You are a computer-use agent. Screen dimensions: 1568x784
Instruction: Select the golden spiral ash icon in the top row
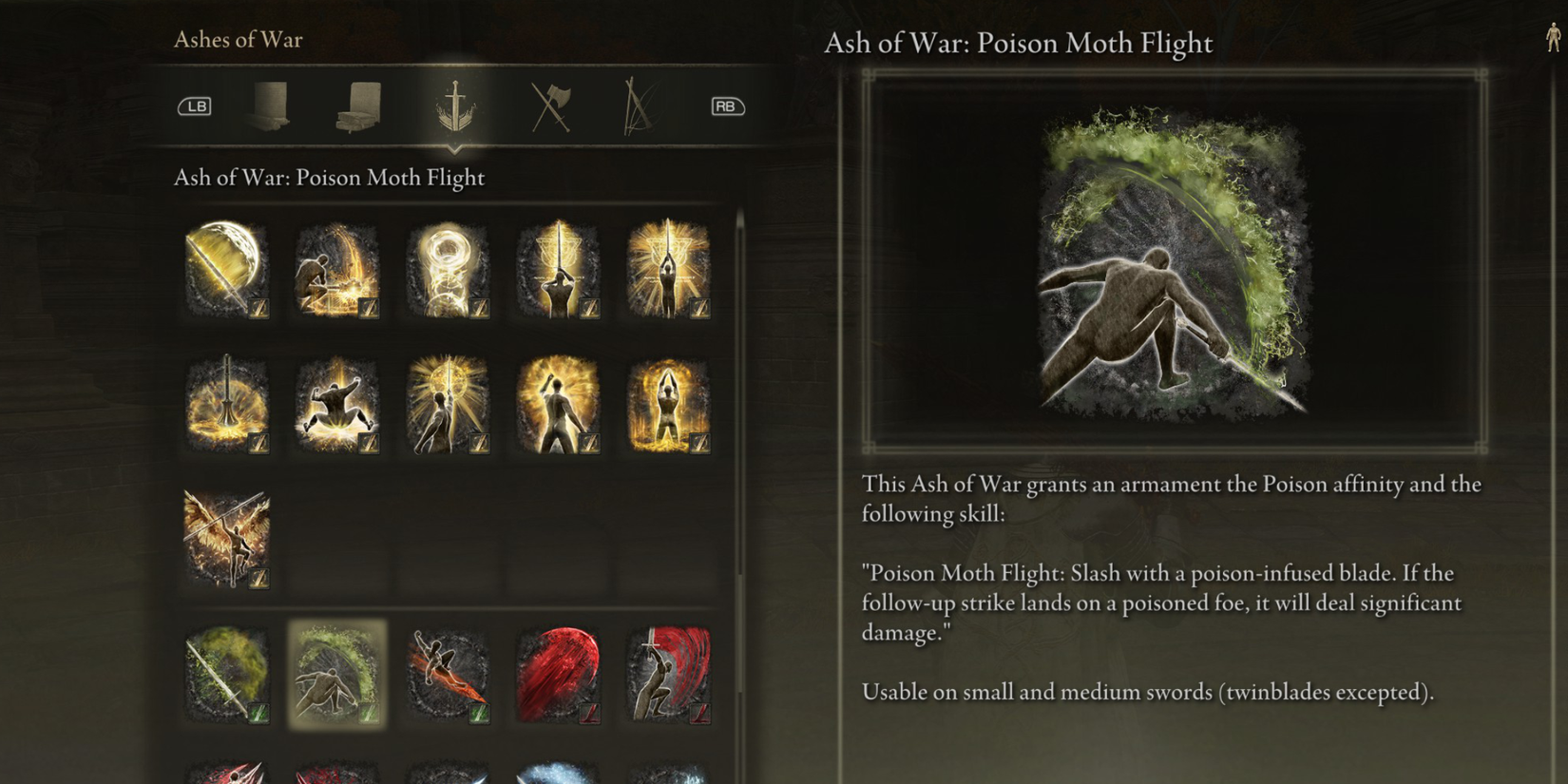(x=447, y=271)
